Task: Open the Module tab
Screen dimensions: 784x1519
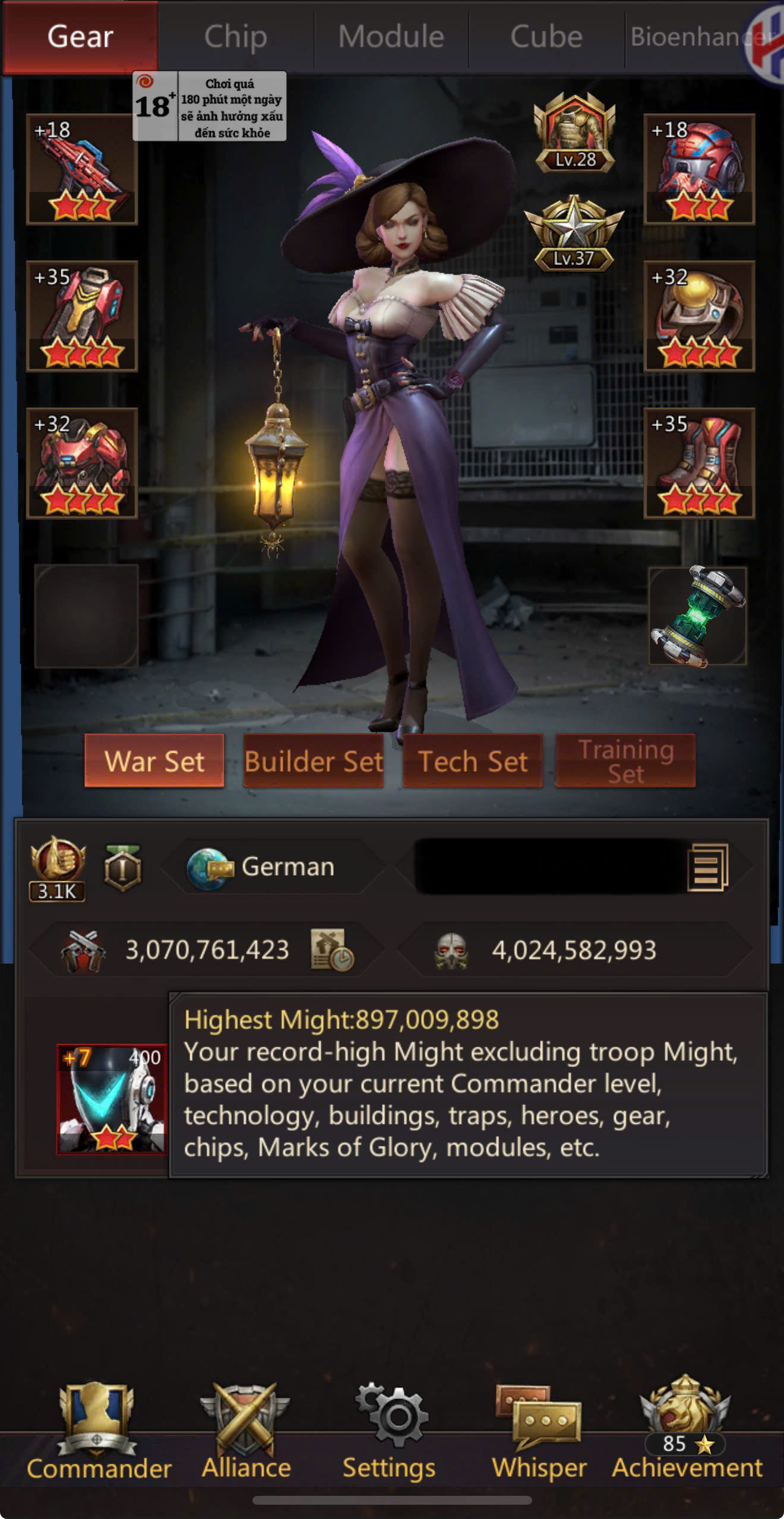Action: pos(391,37)
